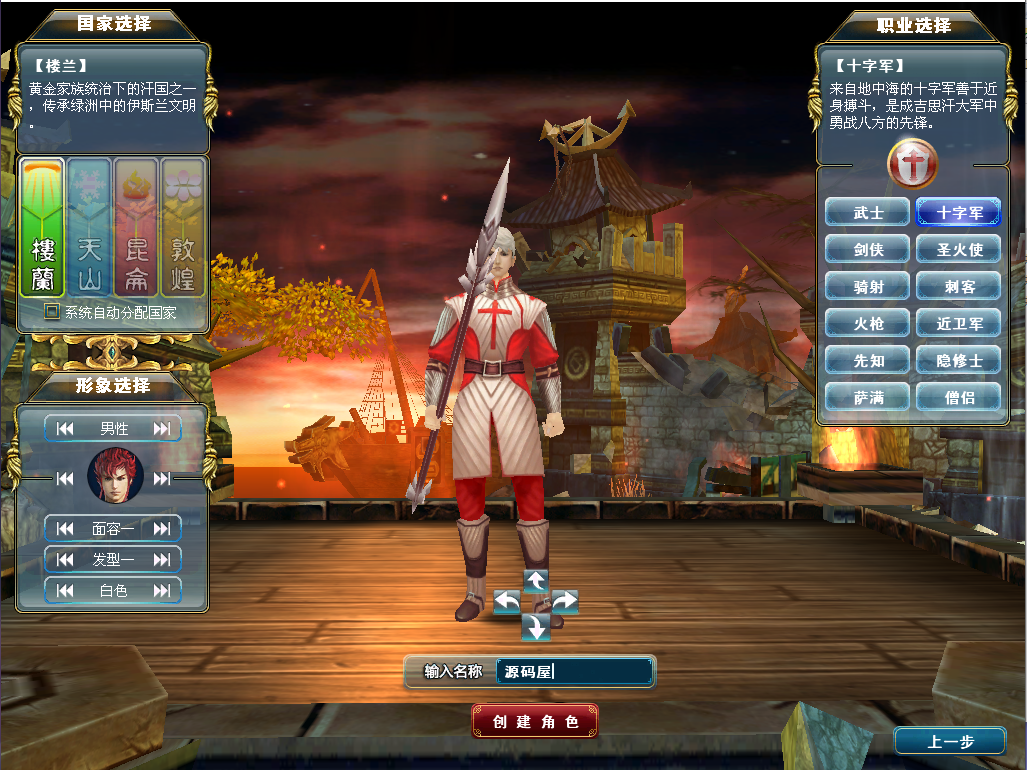Select the 近卫军 class

click(x=958, y=324)
